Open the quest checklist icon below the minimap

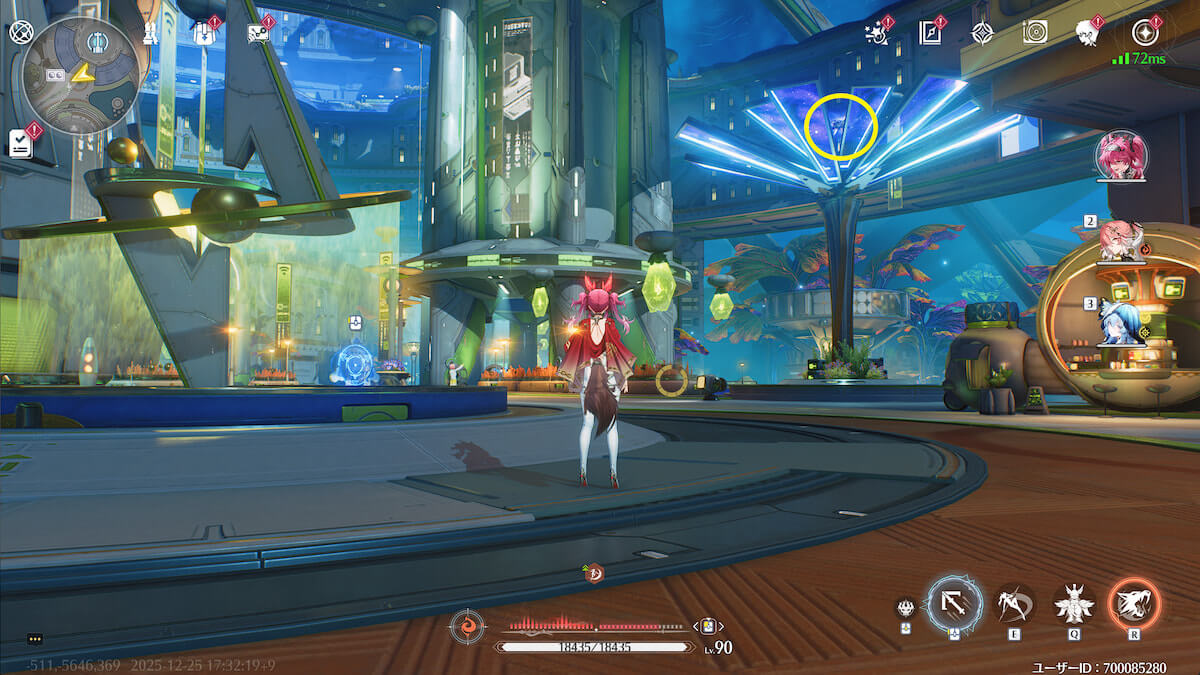click(x=20, y=143)
